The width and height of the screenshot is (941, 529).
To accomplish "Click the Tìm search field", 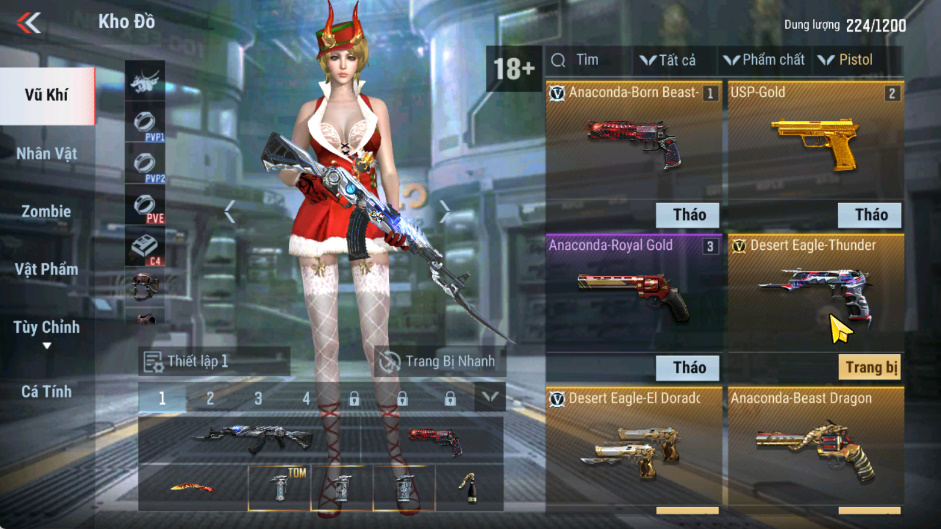I will pos(589,60).
